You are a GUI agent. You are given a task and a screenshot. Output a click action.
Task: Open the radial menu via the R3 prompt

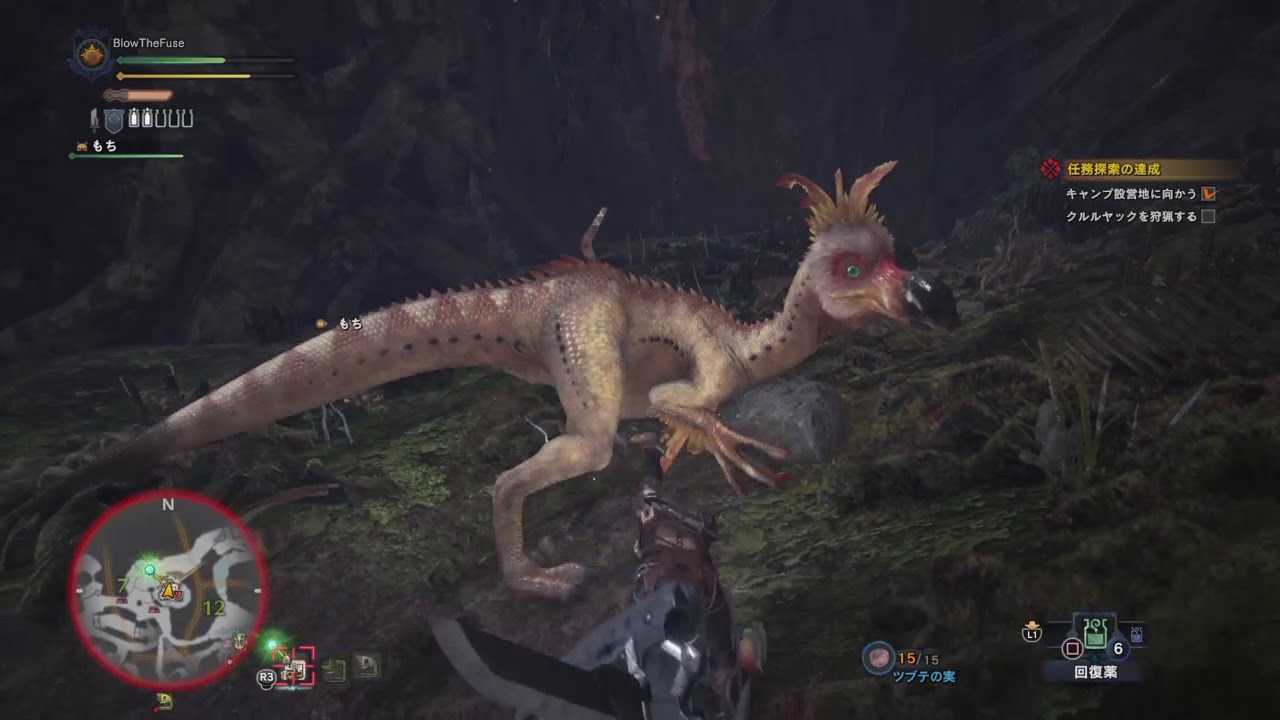[265, 675]
